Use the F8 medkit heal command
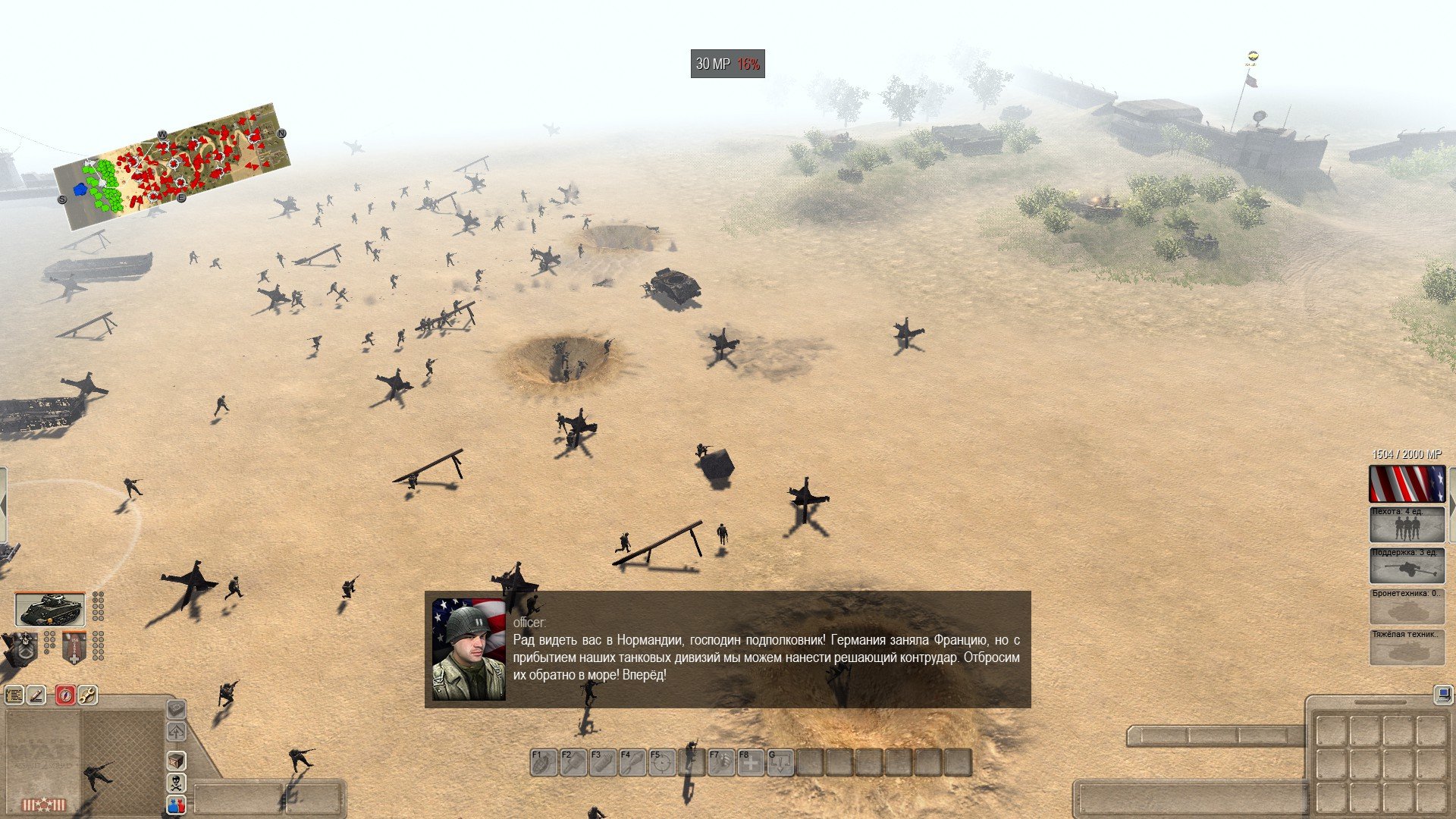This screenshot has height=819, width=1456. pos(751,762)
